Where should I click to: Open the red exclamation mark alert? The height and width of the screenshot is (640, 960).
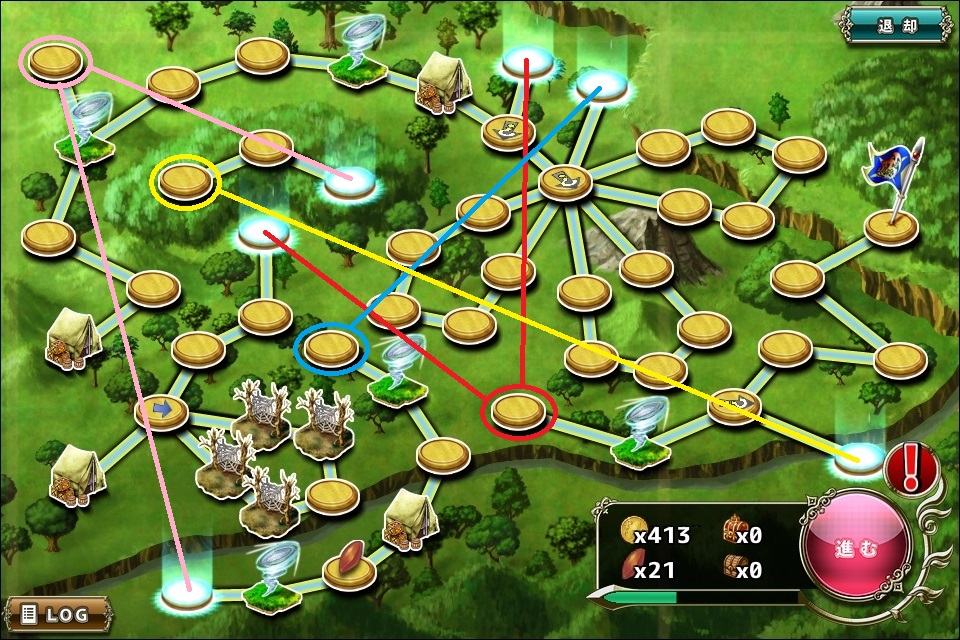click(x=910, y=466)
